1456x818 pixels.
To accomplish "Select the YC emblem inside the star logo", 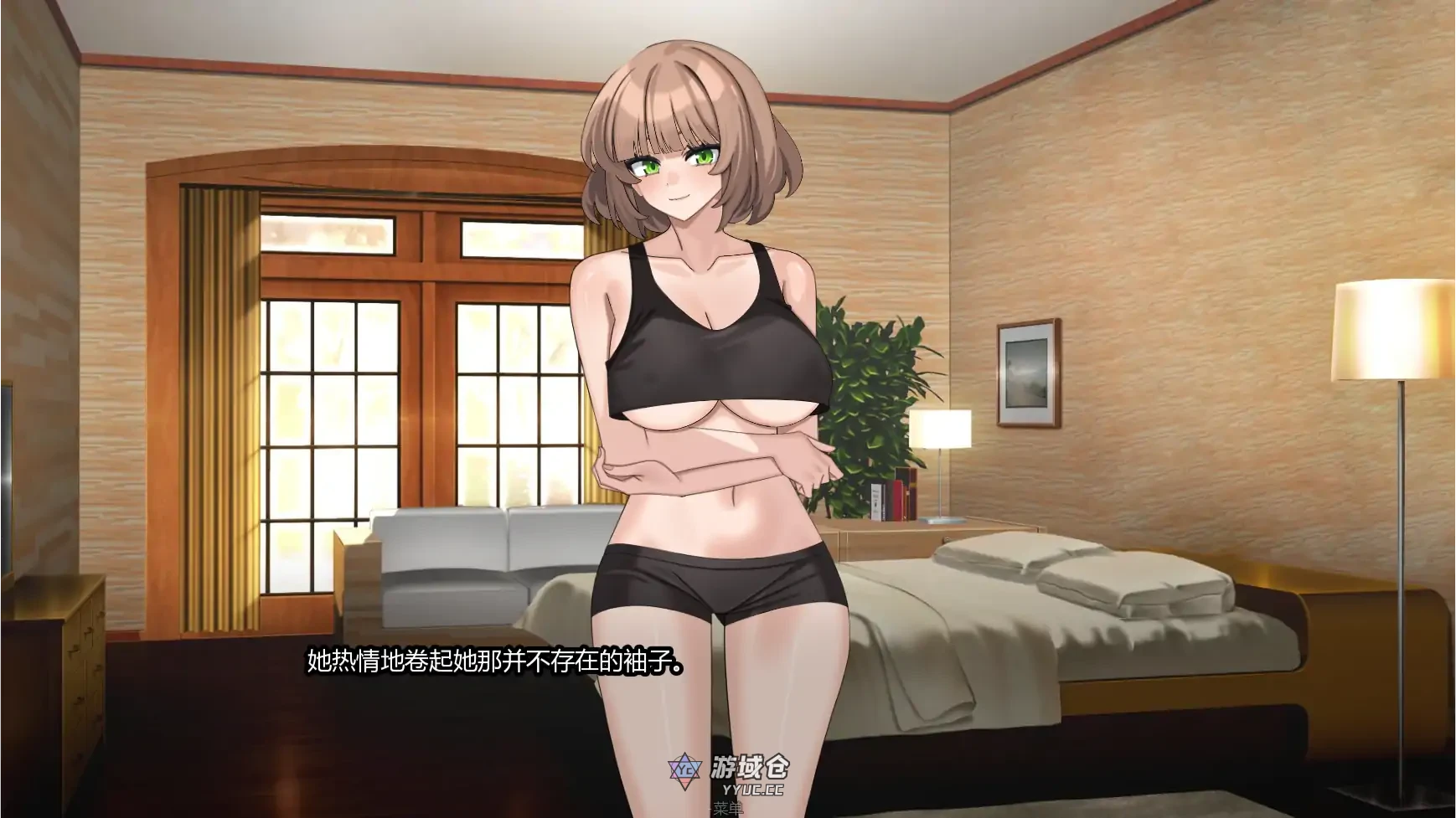I will [686, 769].
